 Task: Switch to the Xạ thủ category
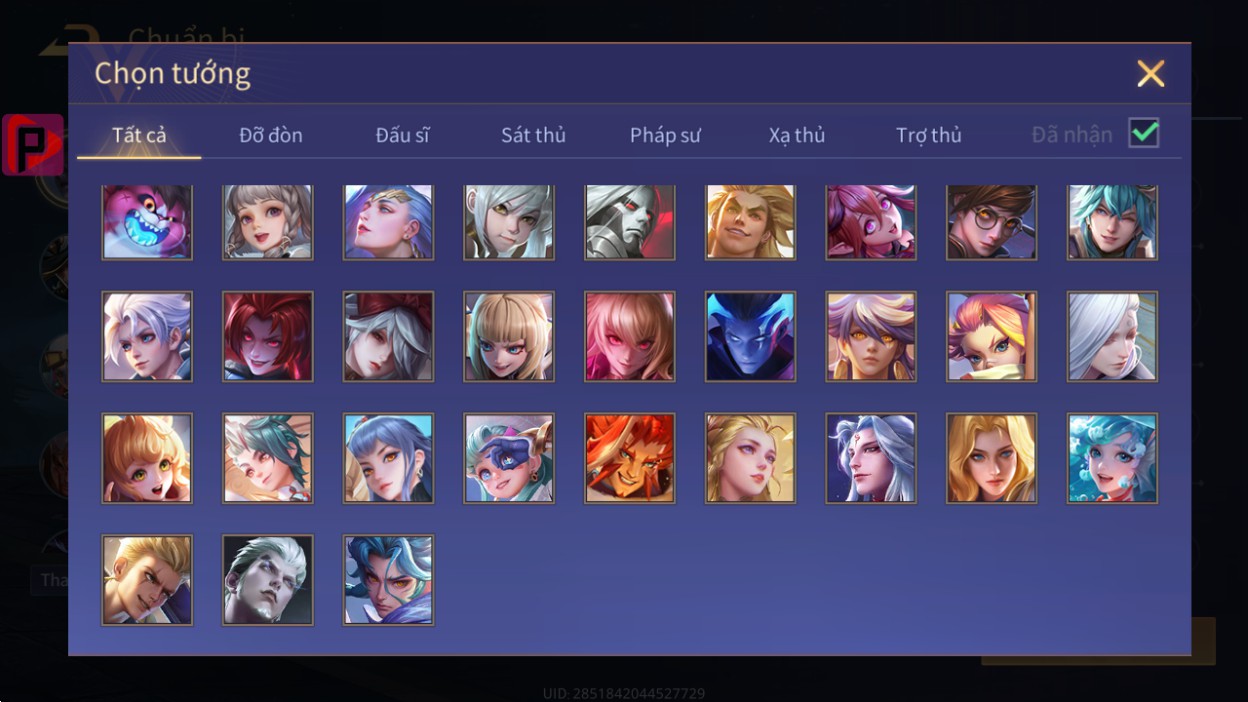tap(797, 135)
